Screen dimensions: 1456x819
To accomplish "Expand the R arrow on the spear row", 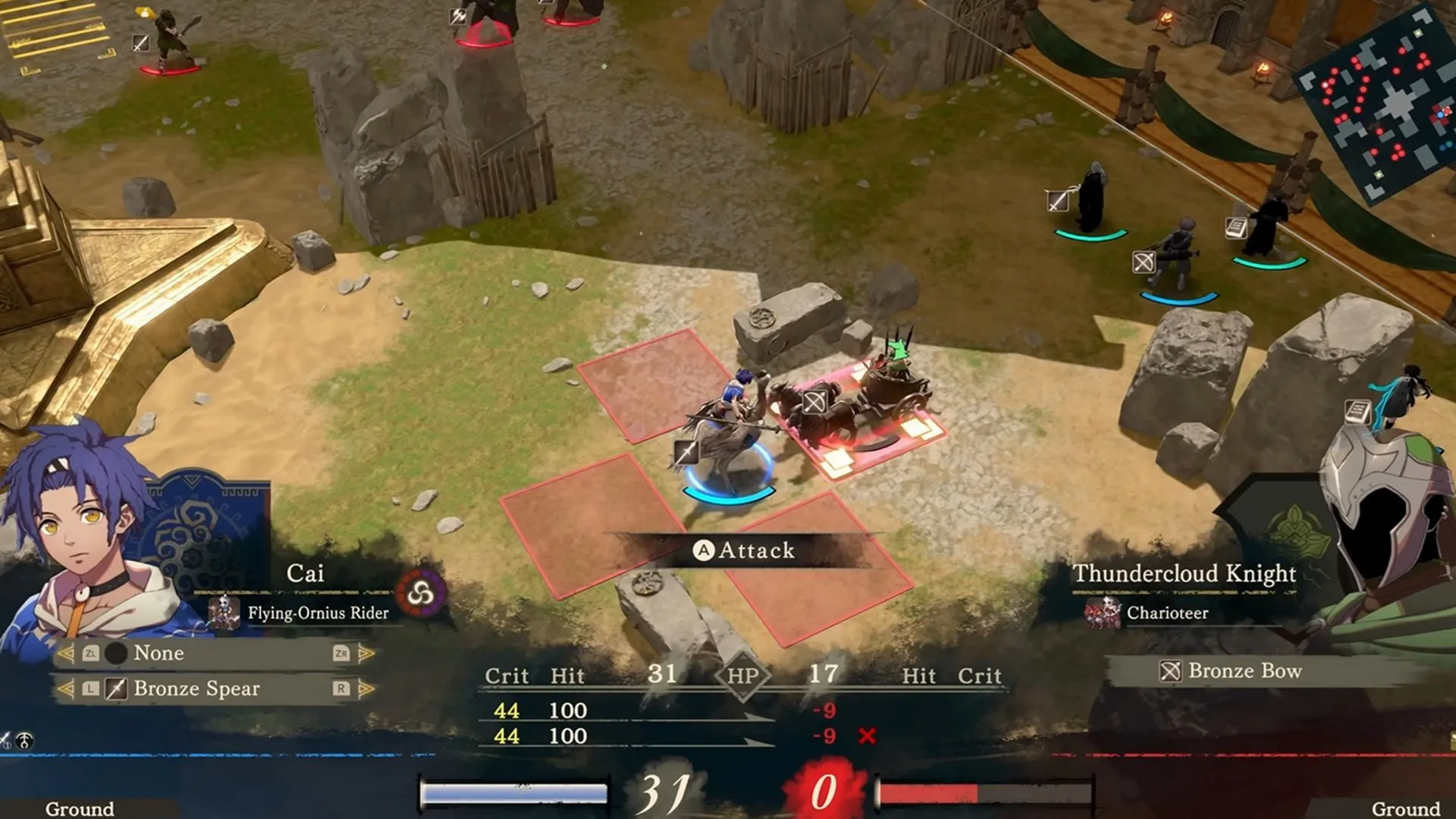I will [x=366, y=689].
